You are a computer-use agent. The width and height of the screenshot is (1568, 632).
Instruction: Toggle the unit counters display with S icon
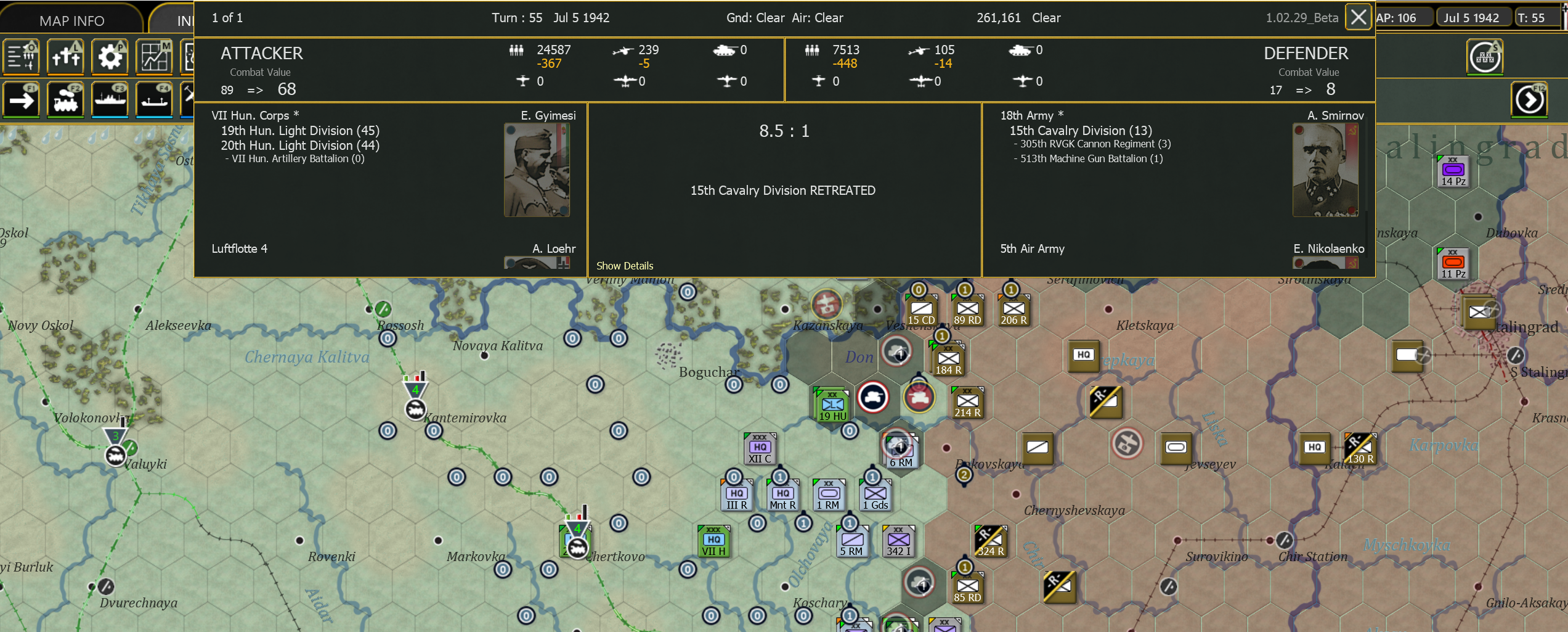[x=1485, y=56]
